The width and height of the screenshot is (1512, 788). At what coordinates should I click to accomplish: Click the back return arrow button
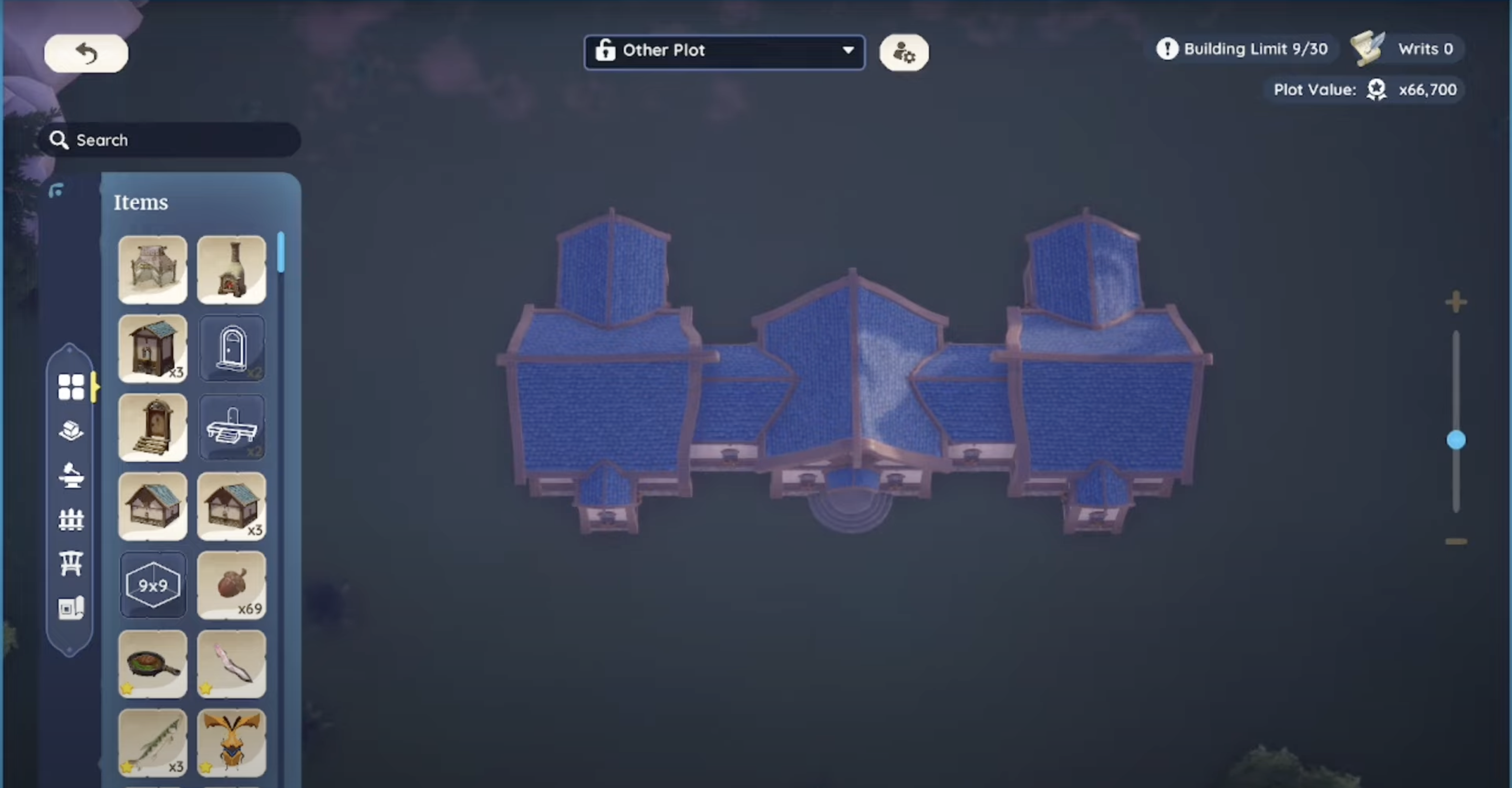click(x=86, y=53)
